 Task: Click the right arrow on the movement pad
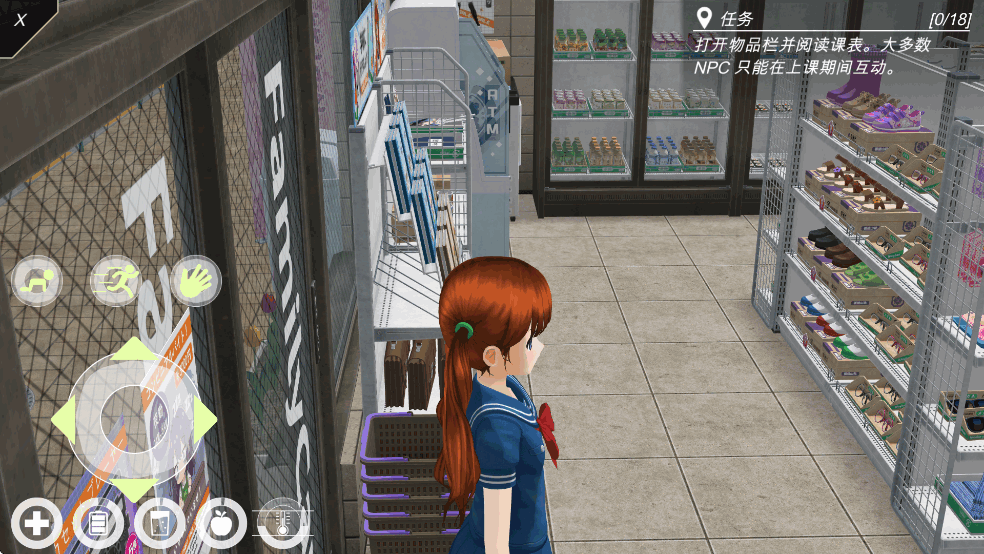coord(206,421)
